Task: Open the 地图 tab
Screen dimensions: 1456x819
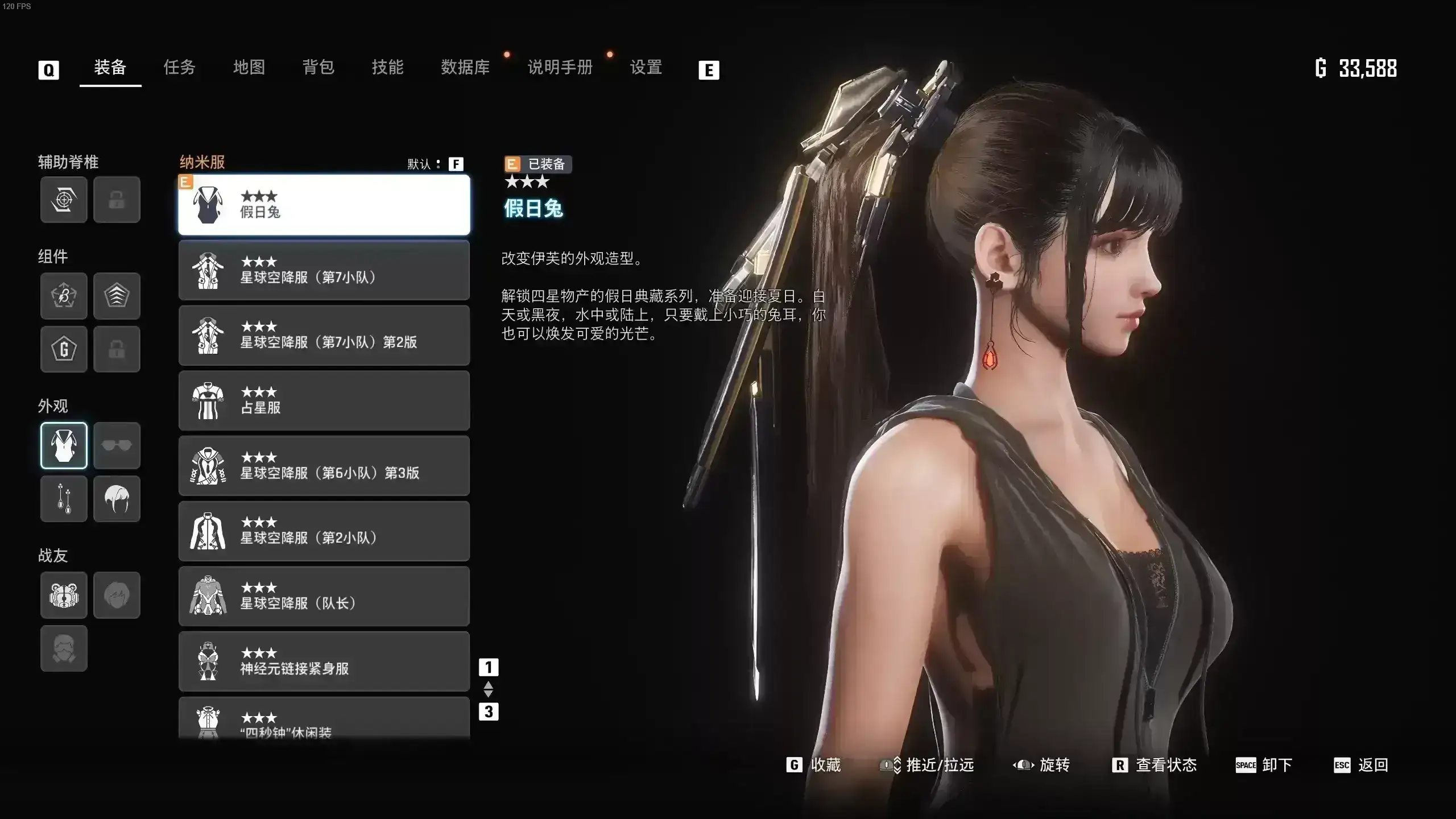Action: tap(249, 68)
